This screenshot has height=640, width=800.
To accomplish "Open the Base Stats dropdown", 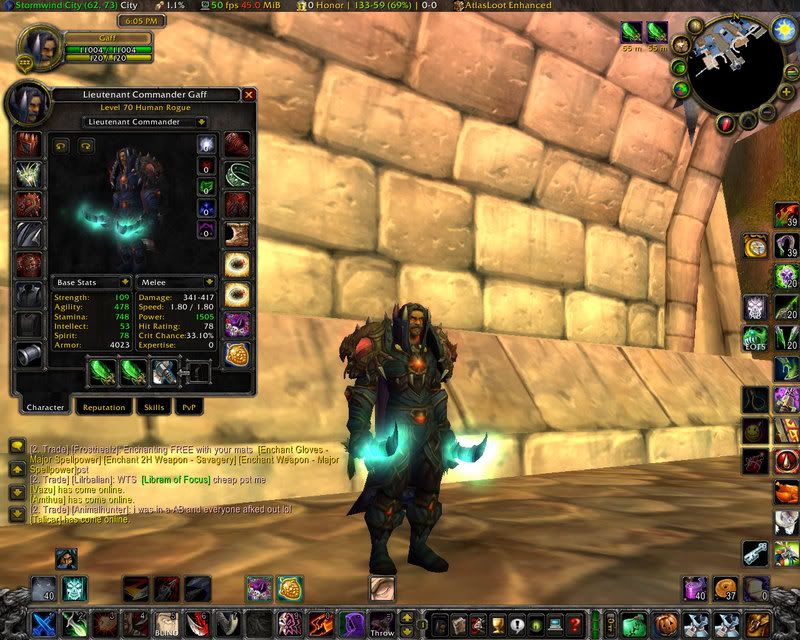I will click(91, 283).
